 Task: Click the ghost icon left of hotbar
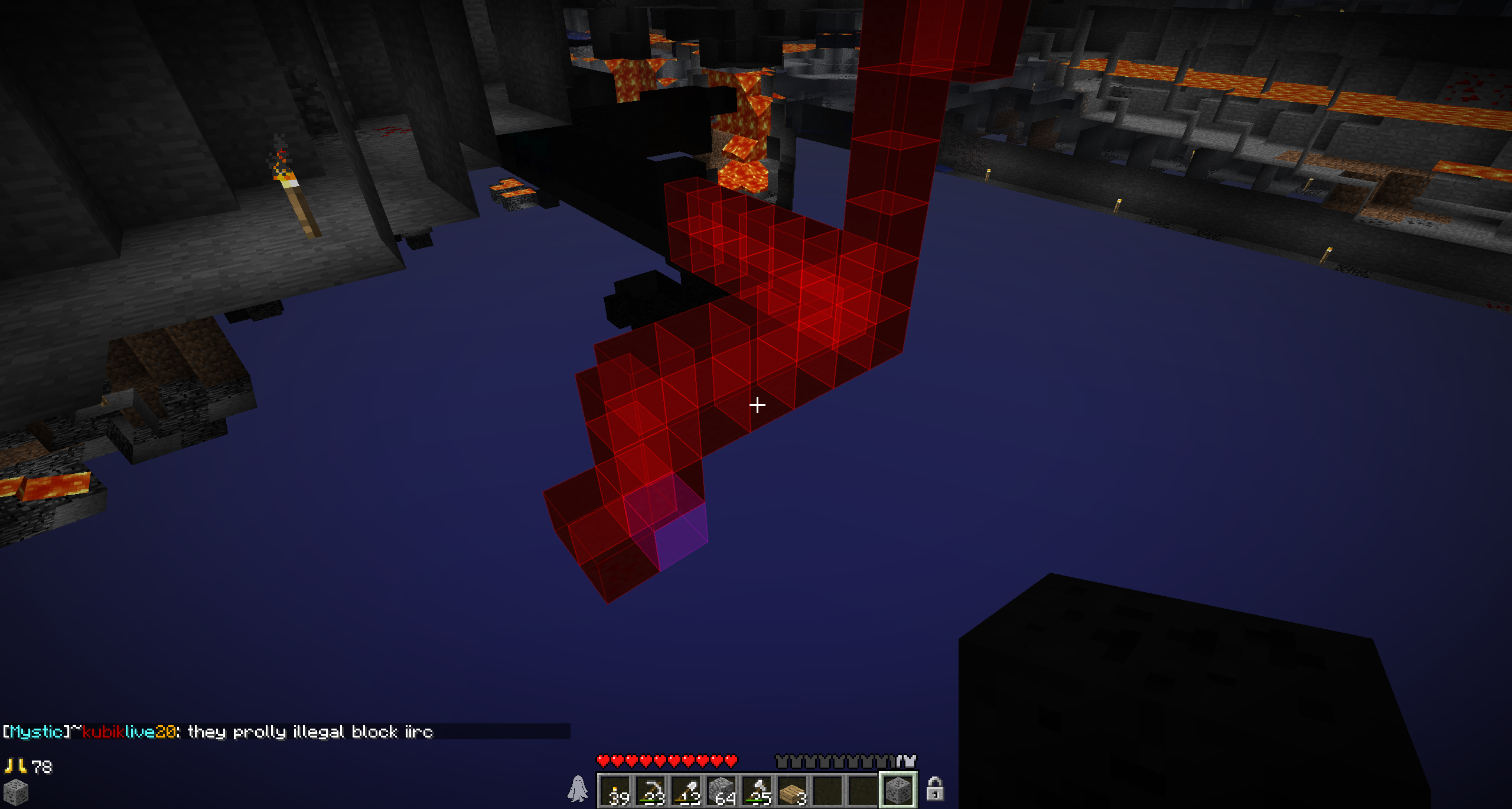point(578,789)
